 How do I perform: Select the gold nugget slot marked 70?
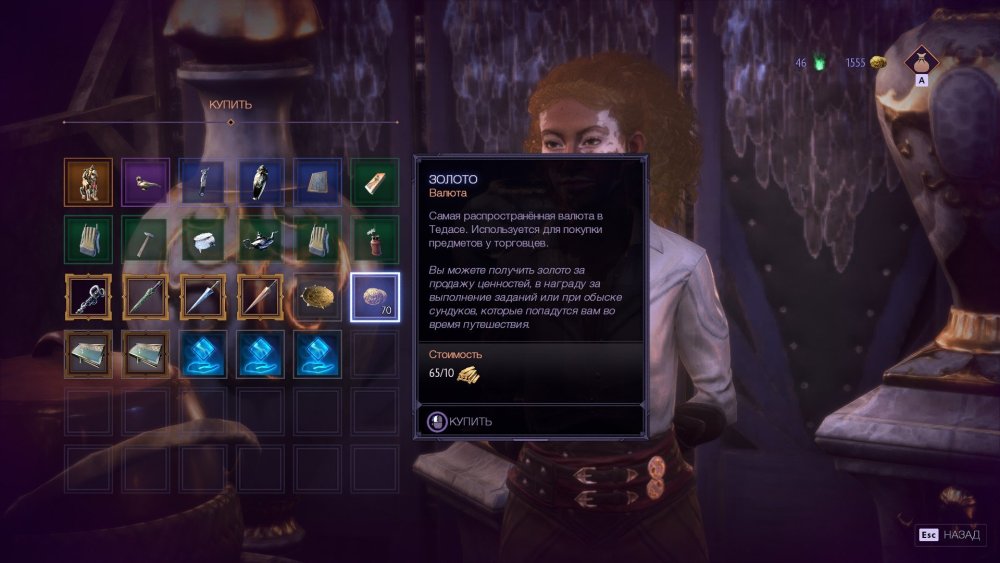pos(376,297)
